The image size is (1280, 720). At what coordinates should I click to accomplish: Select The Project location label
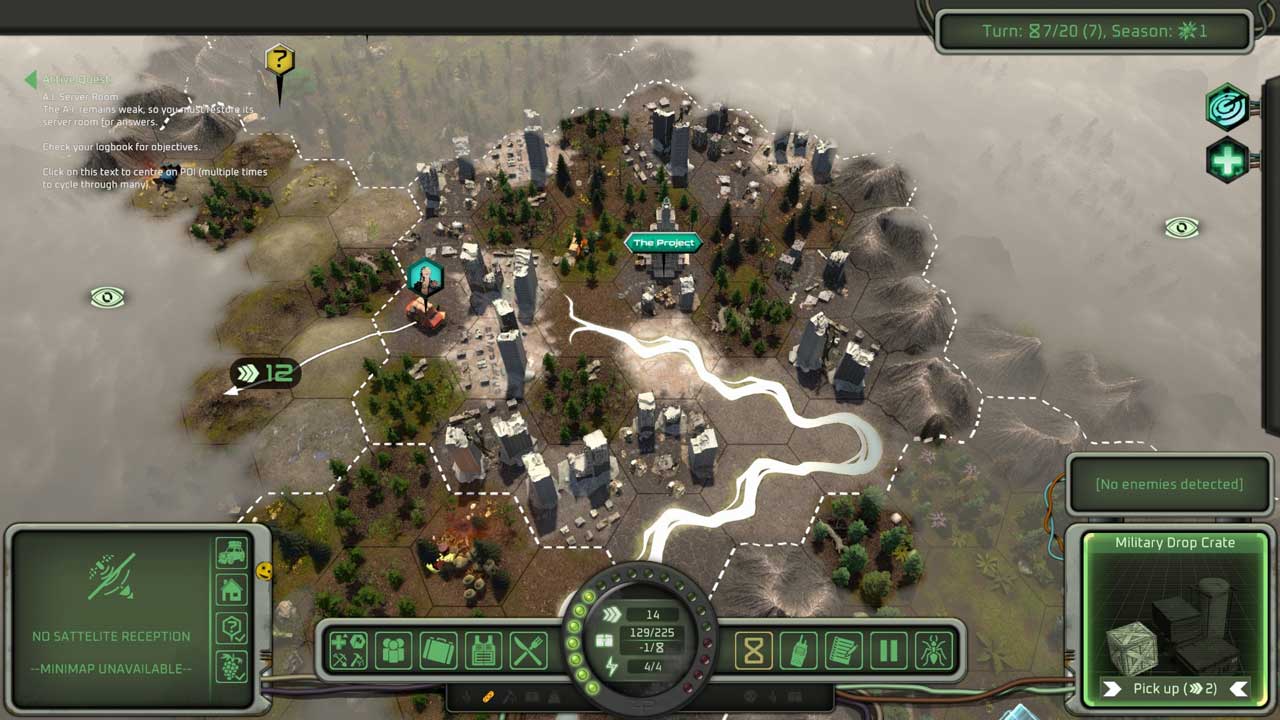click(x=663, y=243)
